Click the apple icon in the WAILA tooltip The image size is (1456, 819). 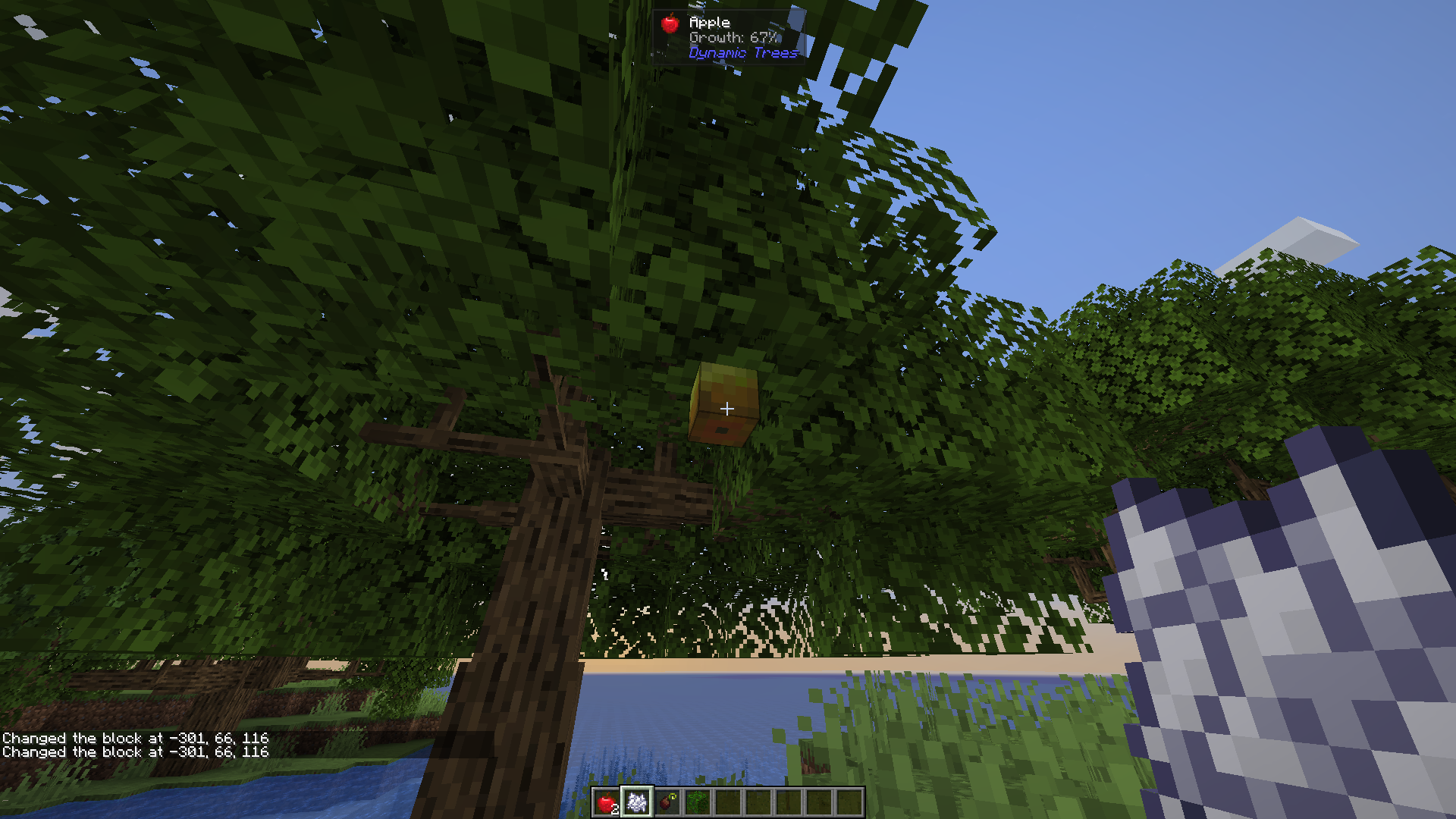click(x=672, y=23)
